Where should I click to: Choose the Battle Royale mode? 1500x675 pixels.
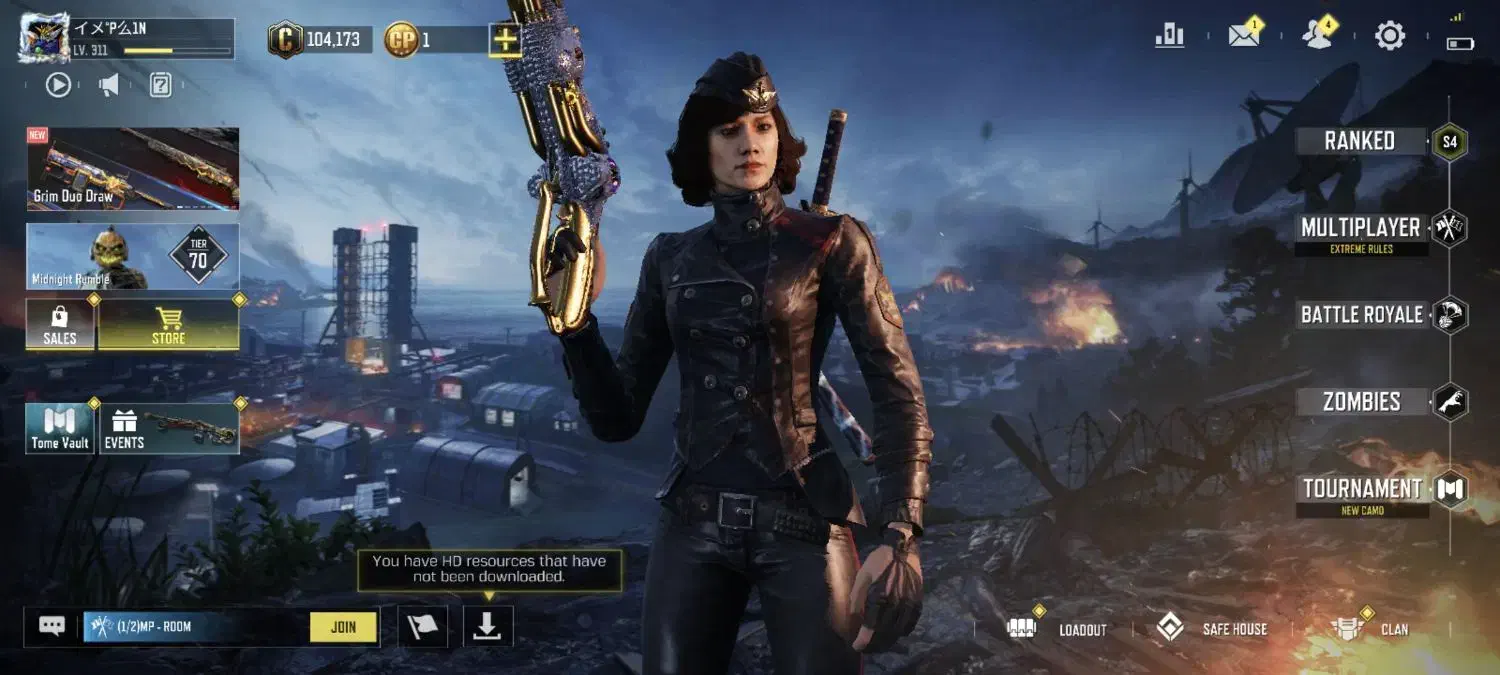[x=1362, y=315]
